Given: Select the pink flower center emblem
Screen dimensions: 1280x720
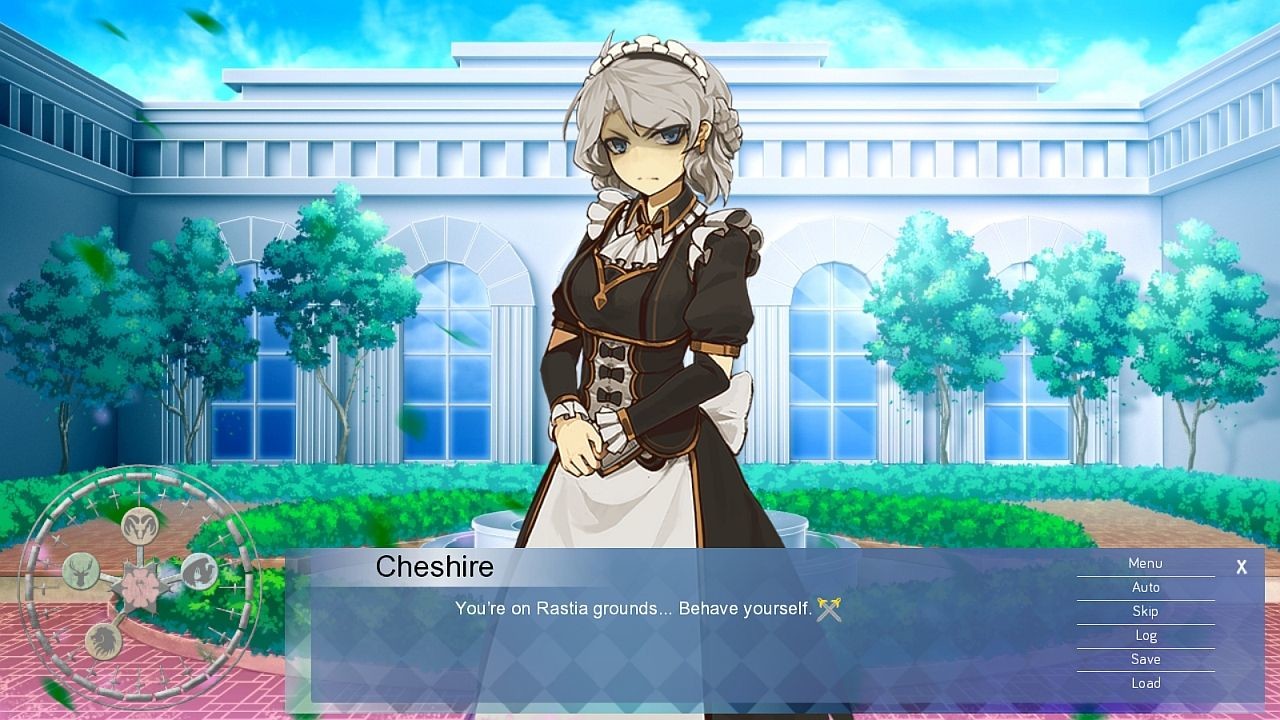Looking at the screenshot, I should tap(139, 586).
